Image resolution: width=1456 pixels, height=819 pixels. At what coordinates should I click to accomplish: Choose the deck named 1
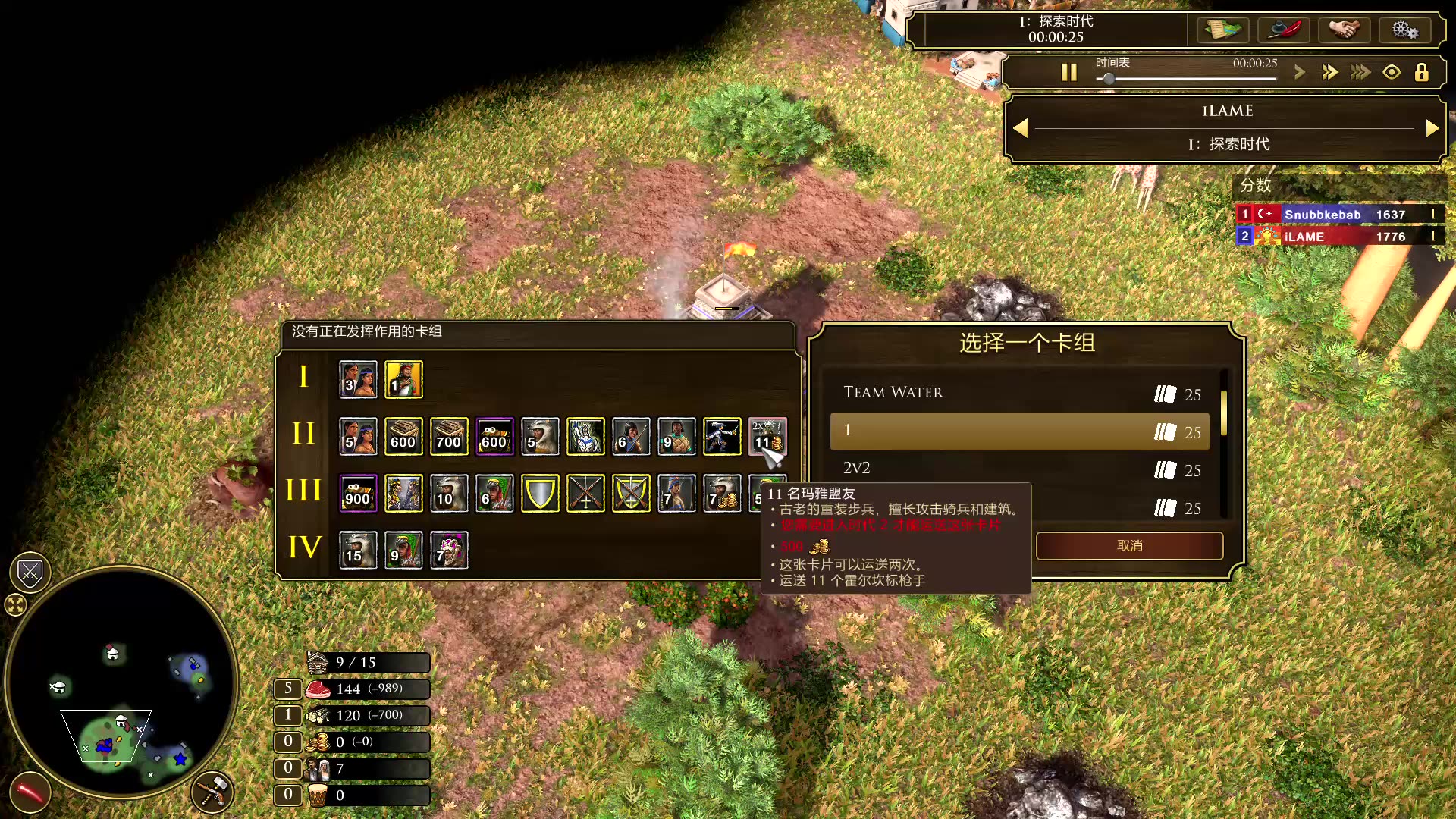tap(1018, 431)
